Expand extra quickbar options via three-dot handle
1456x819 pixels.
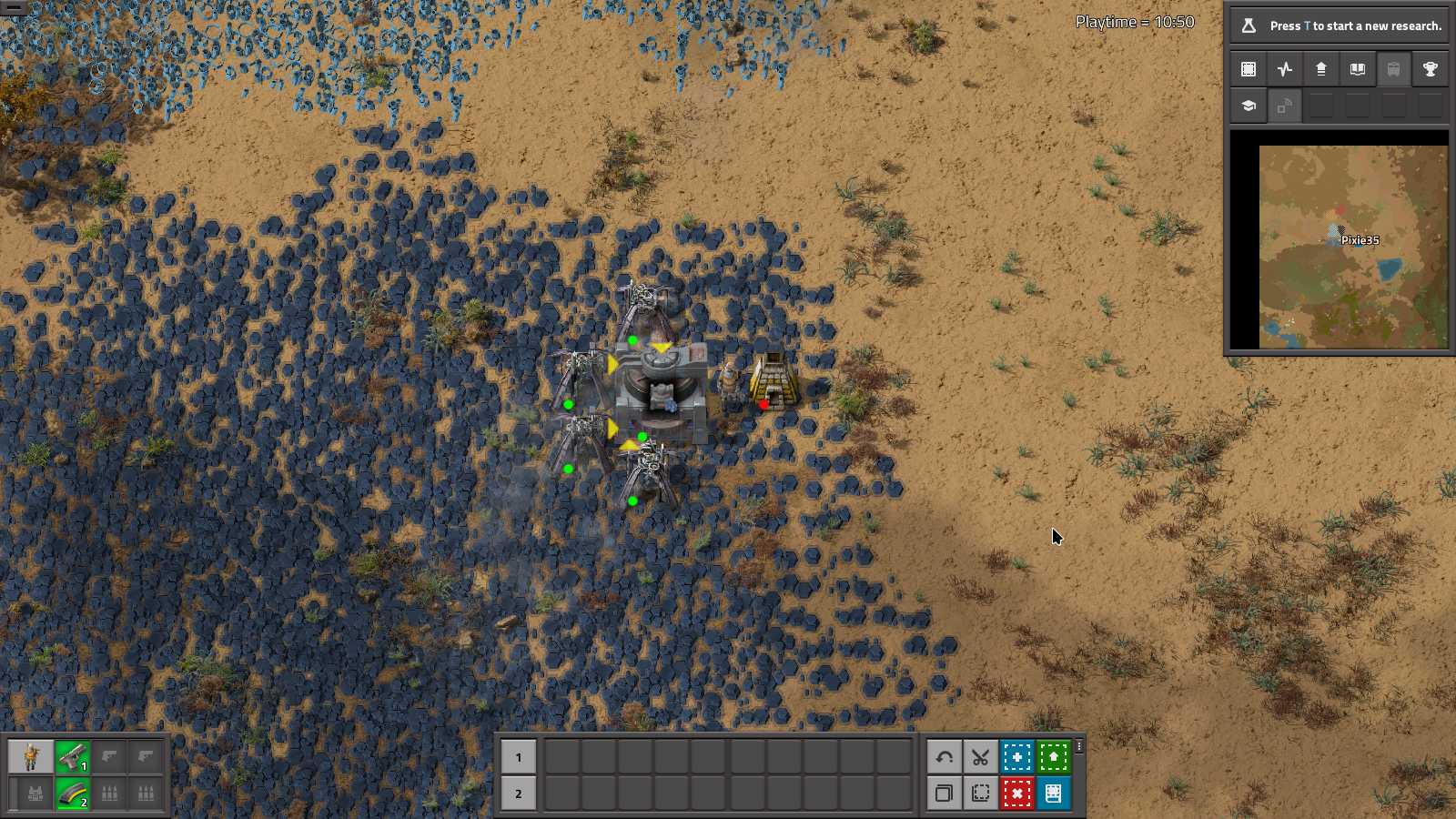click(x=1079, y=746)
